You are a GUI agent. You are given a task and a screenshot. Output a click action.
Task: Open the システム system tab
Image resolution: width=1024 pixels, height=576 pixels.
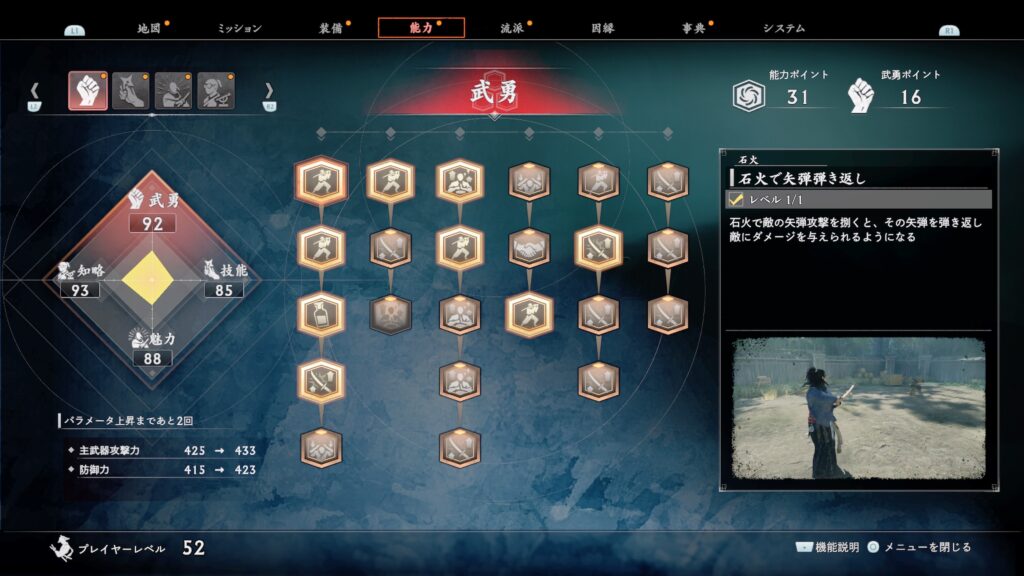pyautogui.click(x=783, y=28)
